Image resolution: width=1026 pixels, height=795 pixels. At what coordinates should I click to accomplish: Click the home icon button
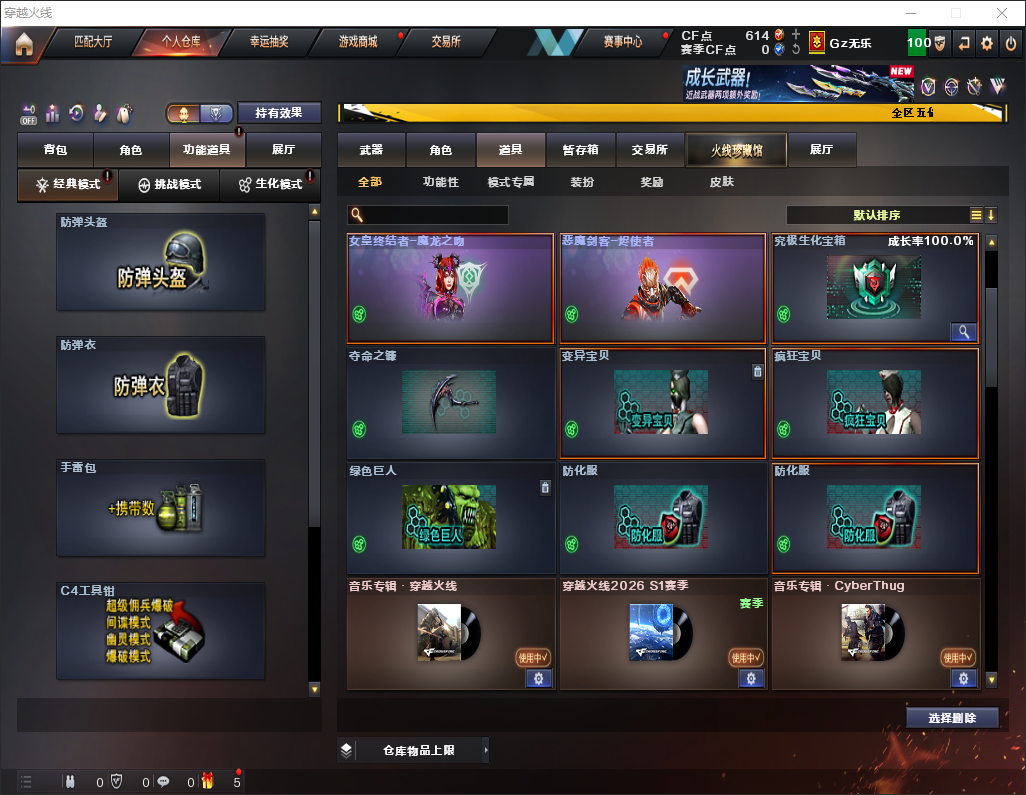point(24,44)
